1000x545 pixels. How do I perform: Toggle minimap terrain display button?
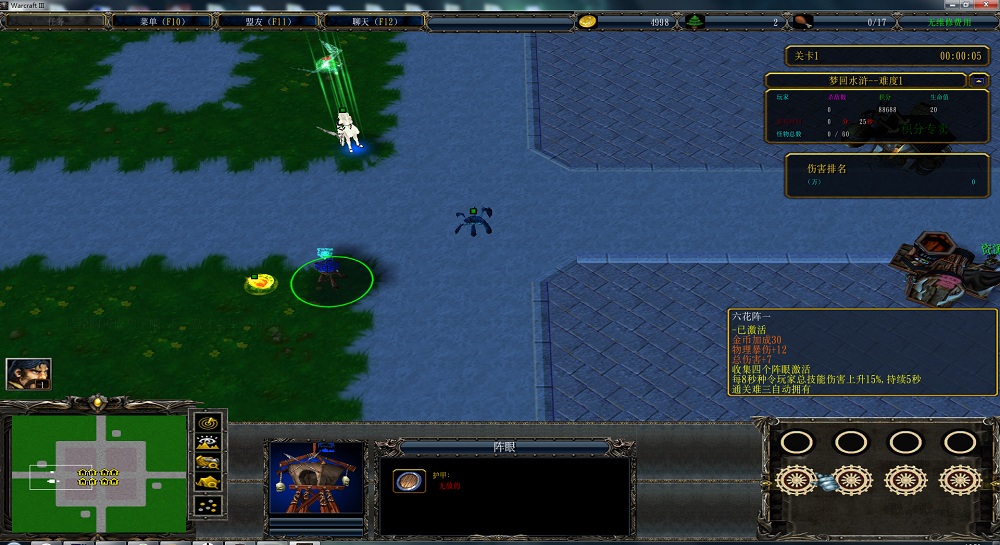(x=207, y=442)
